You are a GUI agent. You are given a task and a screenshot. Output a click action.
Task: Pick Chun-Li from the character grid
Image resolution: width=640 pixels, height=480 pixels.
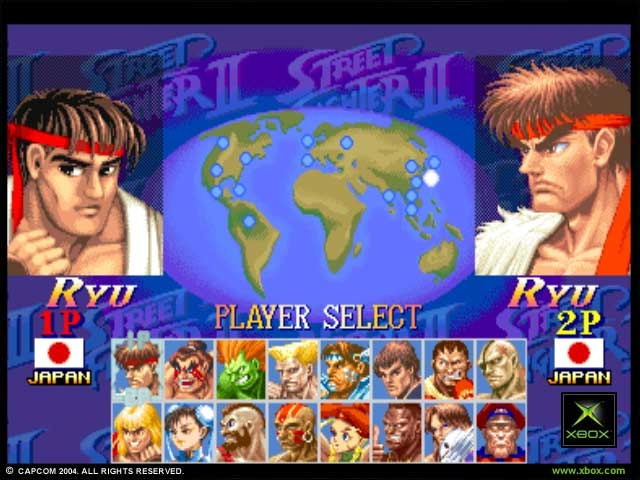[189, 431]
